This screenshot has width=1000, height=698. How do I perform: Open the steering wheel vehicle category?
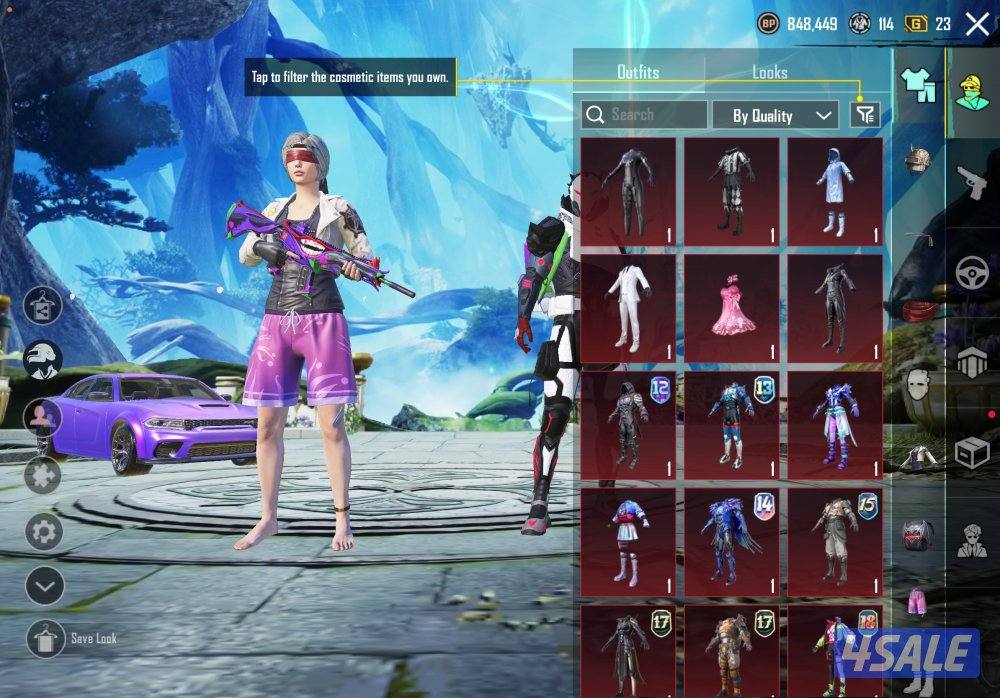click(x=971, y=274)
